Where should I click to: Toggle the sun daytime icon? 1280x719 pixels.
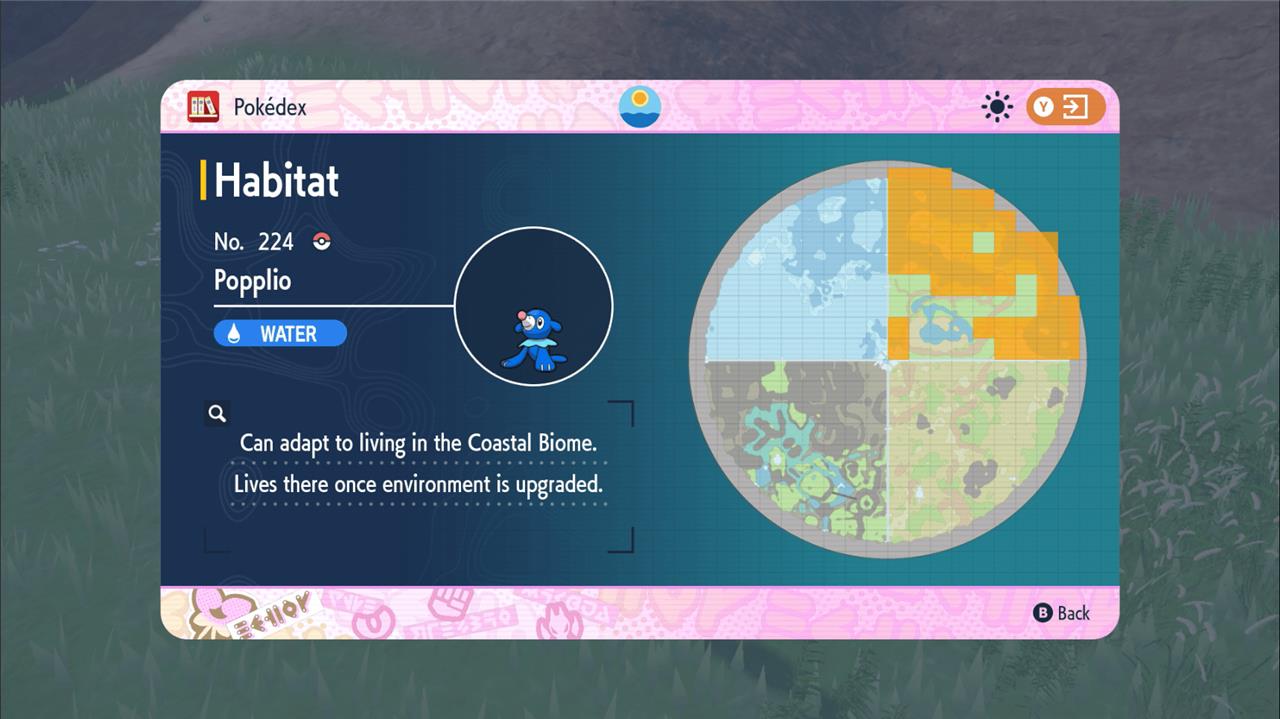[x=997, y=107]
